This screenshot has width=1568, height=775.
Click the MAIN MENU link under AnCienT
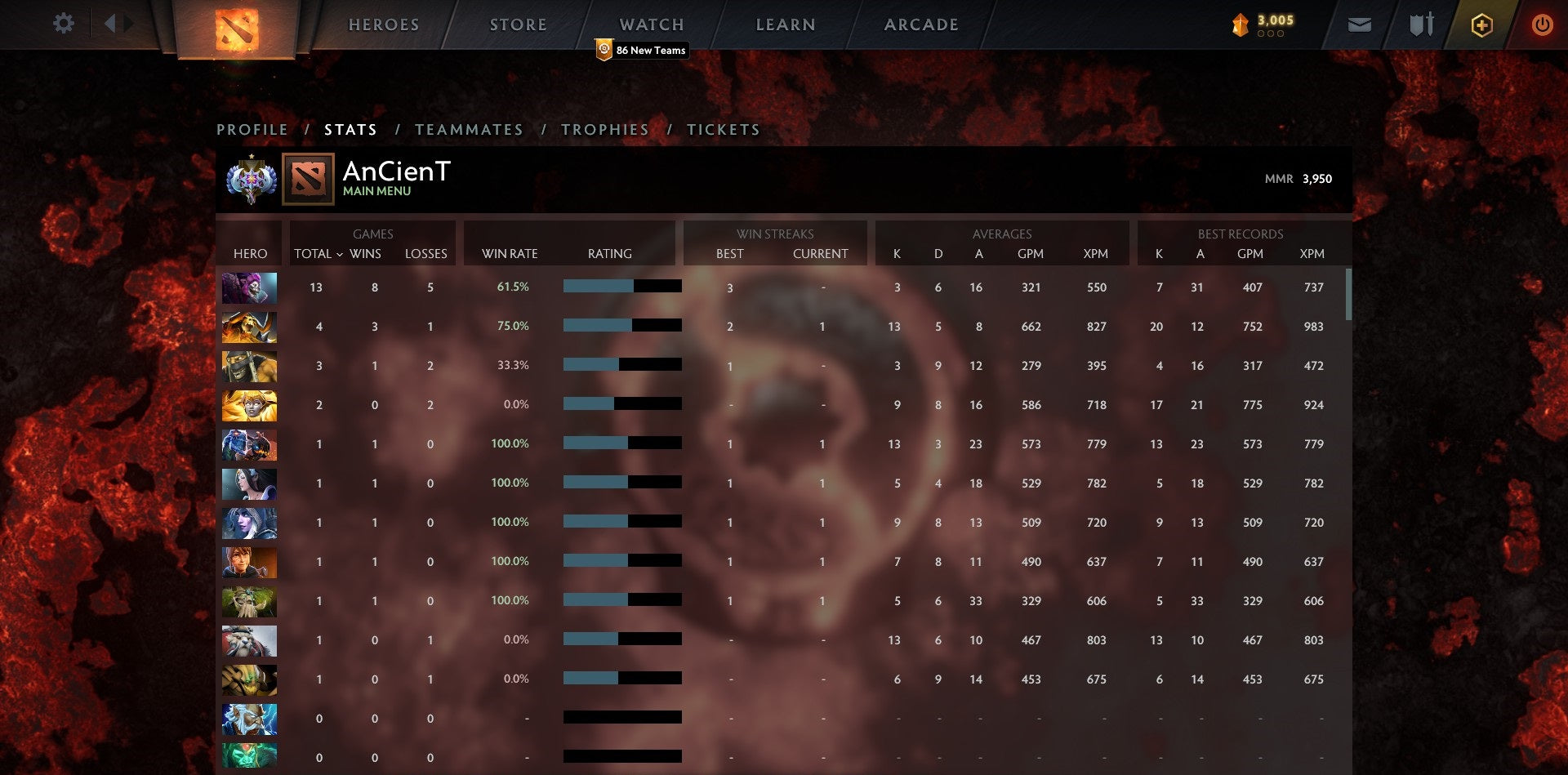376,191
